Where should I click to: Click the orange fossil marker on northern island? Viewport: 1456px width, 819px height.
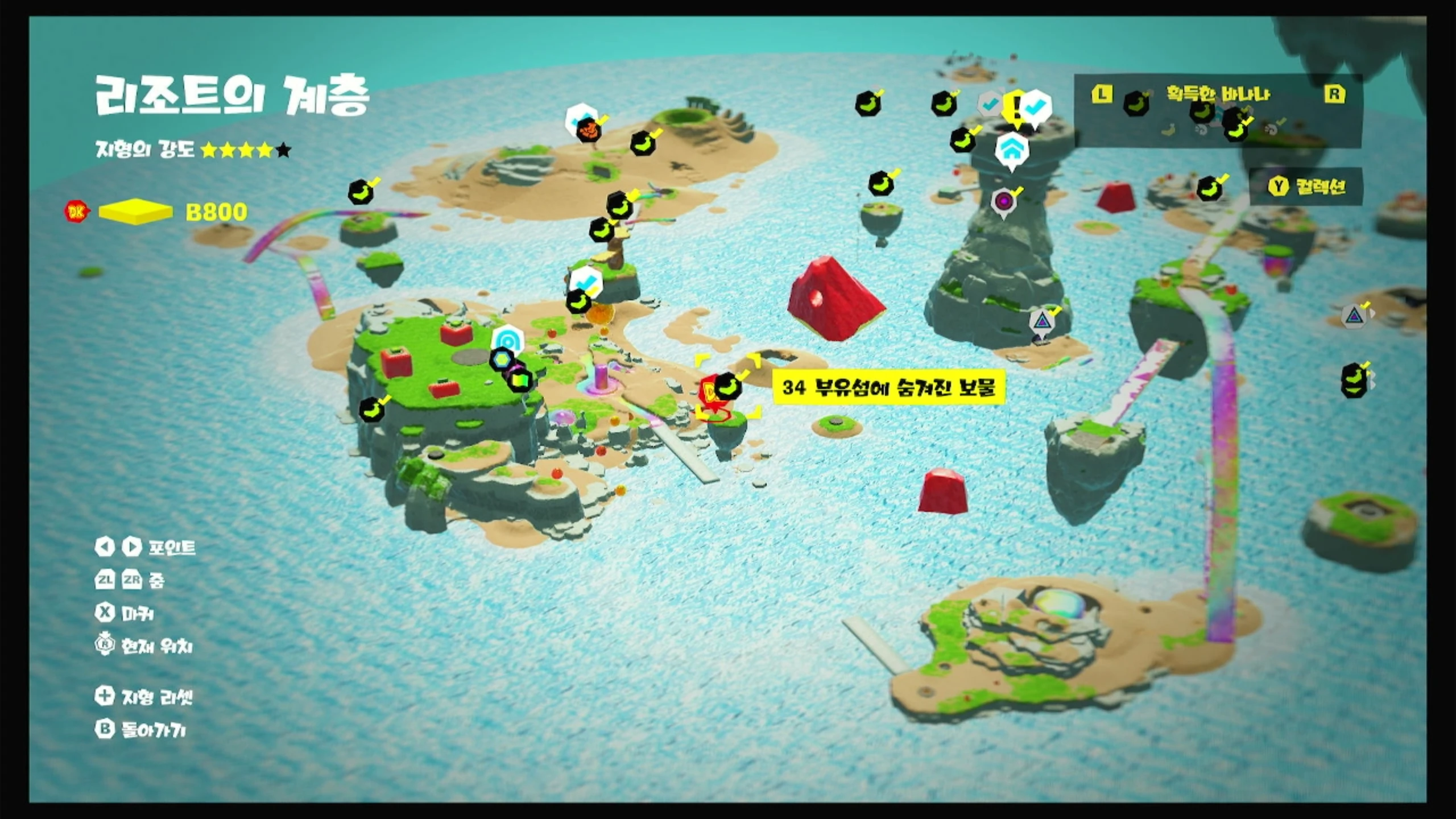click(x=589, y=131)
